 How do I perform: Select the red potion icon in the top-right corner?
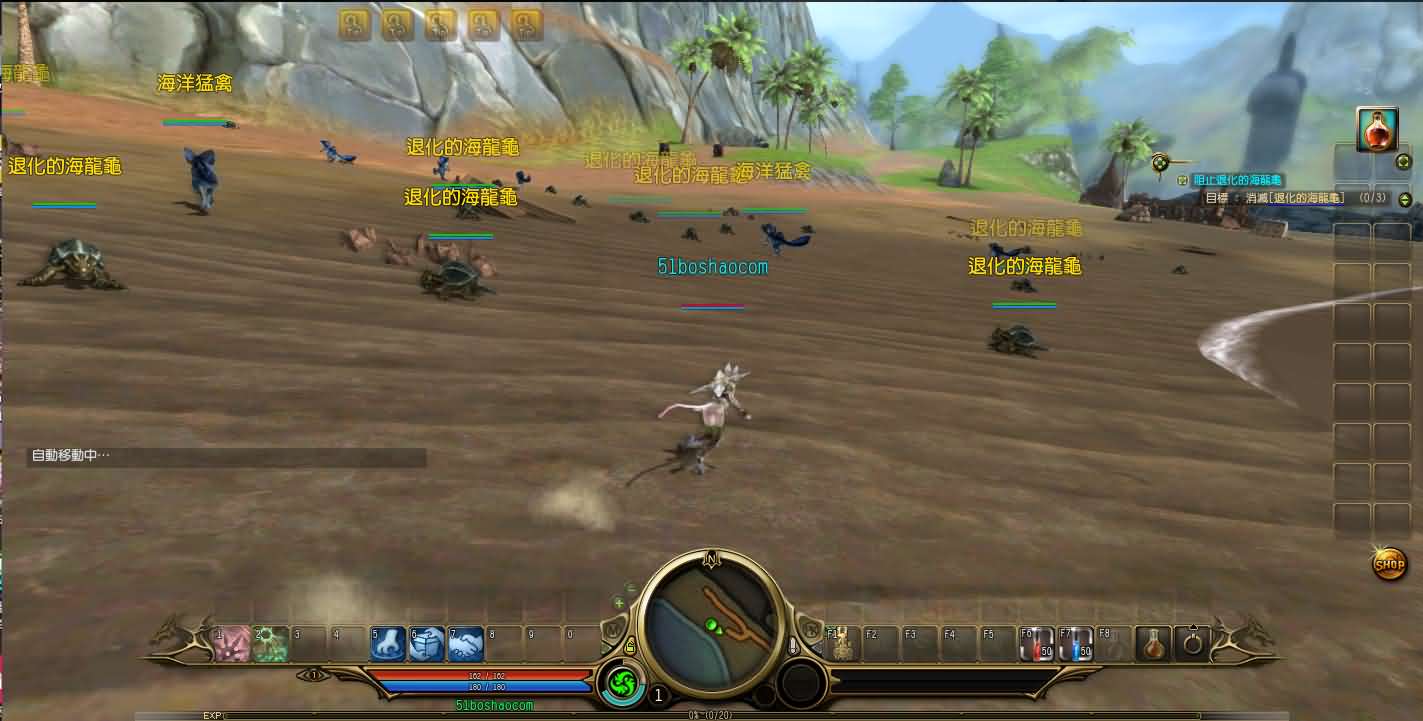[x=1377, y=129]
